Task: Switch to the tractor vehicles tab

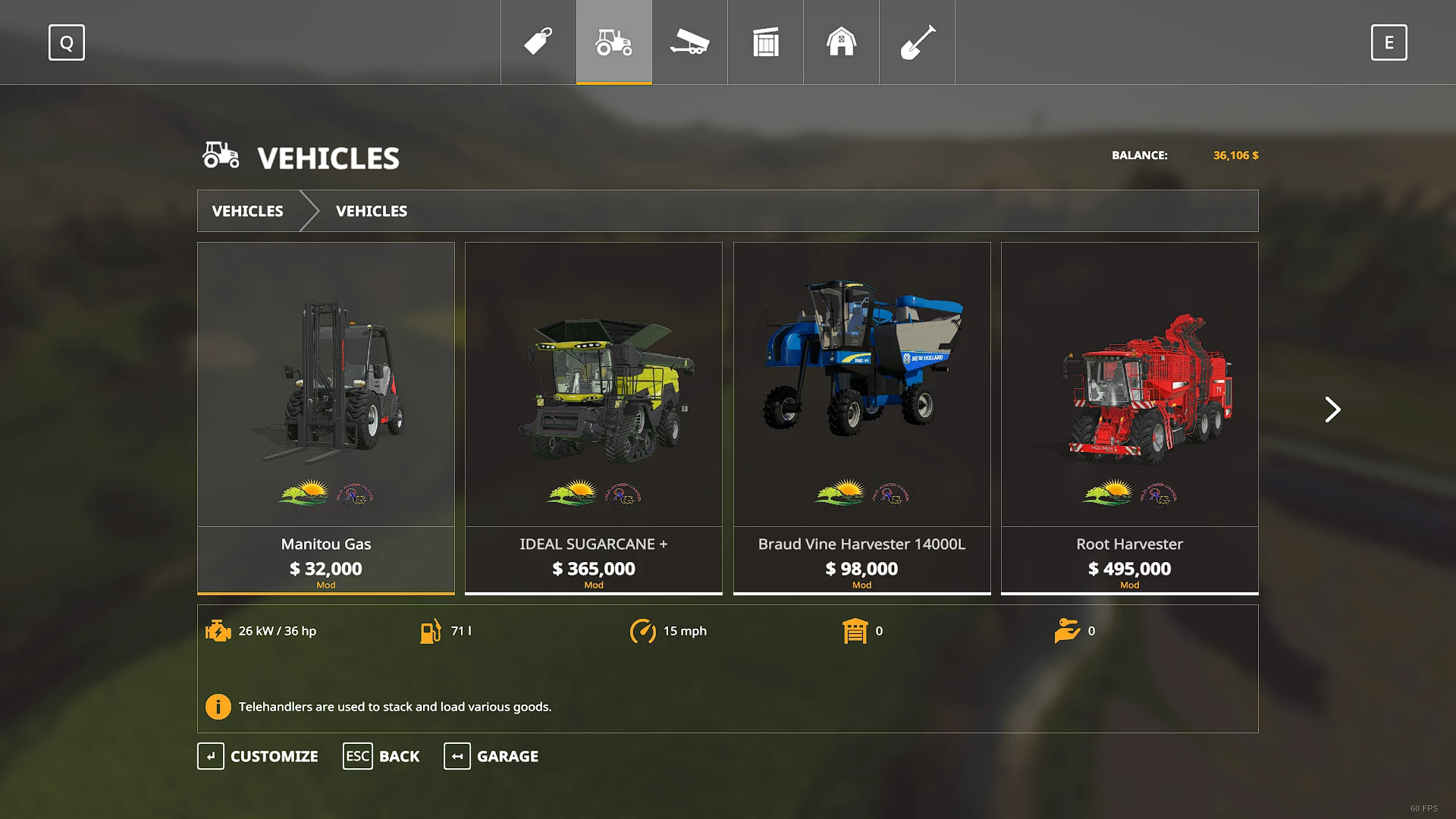Action: tap(614, 42)
